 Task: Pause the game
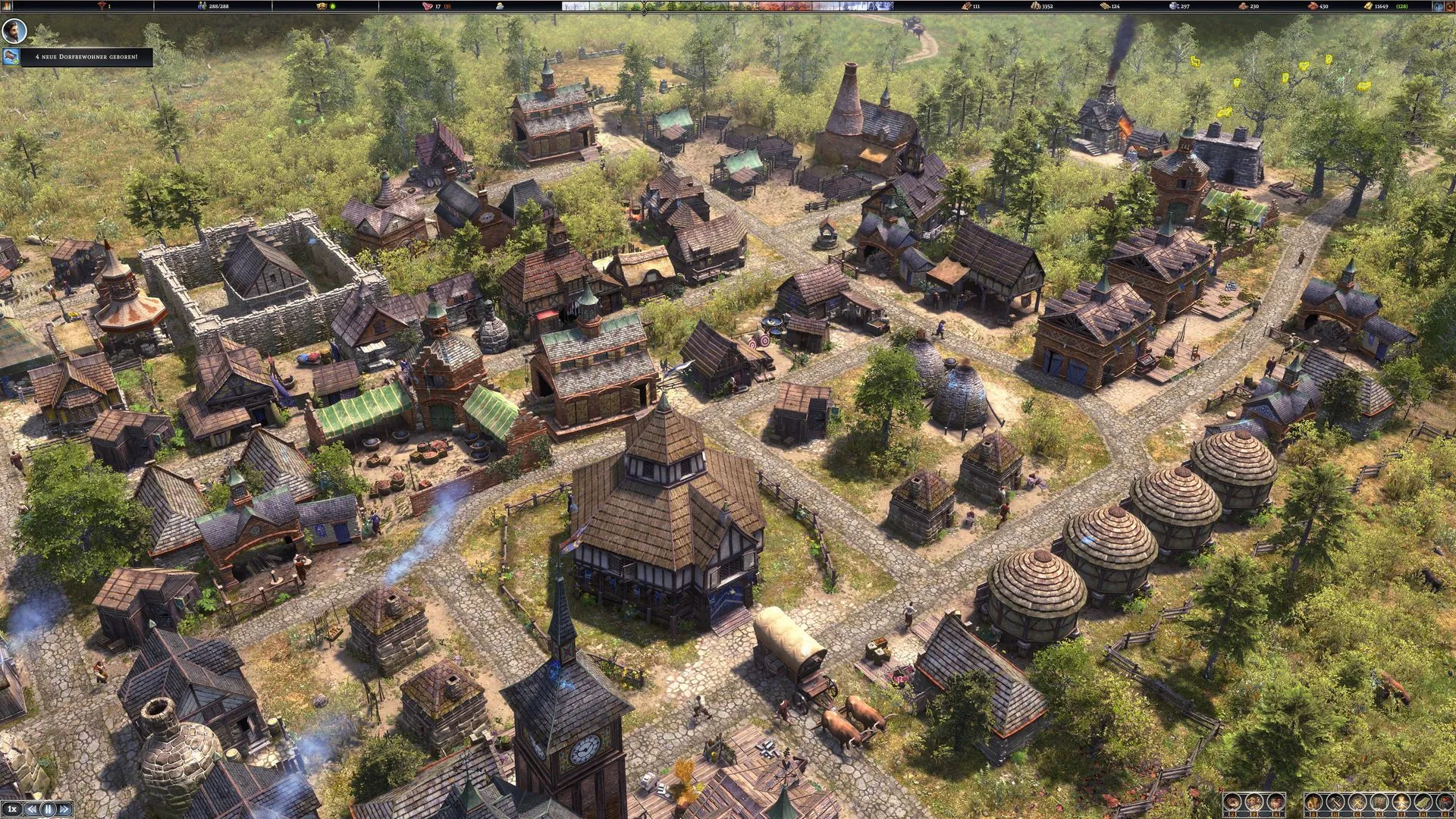pos(49,809)
